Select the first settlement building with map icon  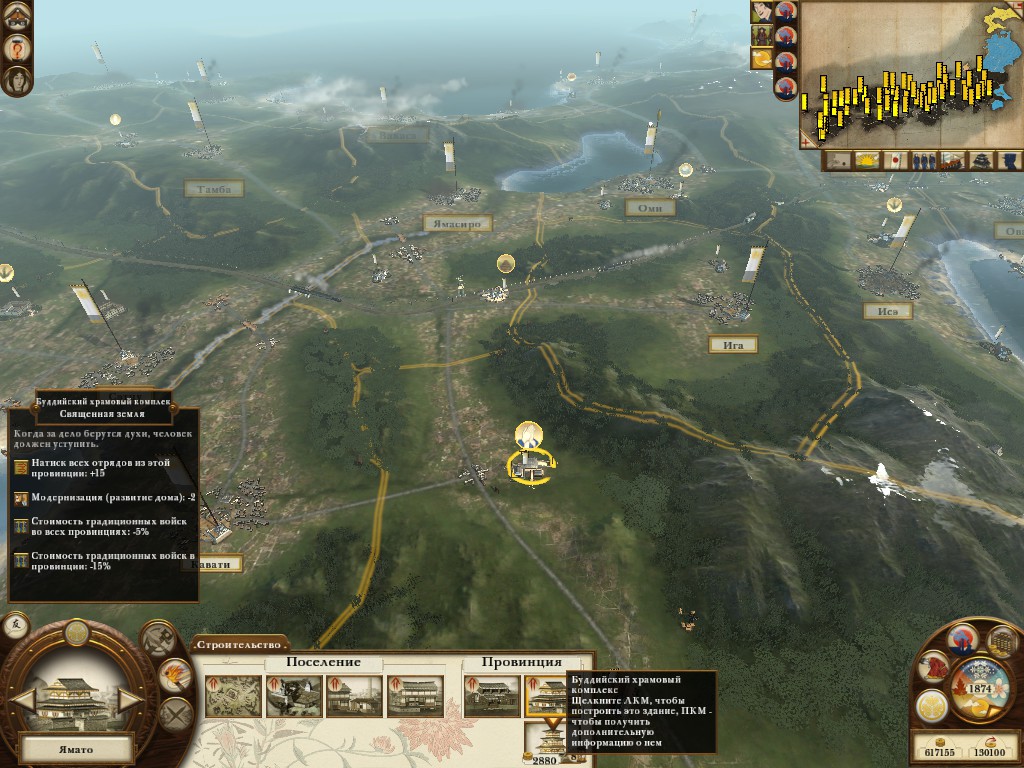[x=233, y=696]
